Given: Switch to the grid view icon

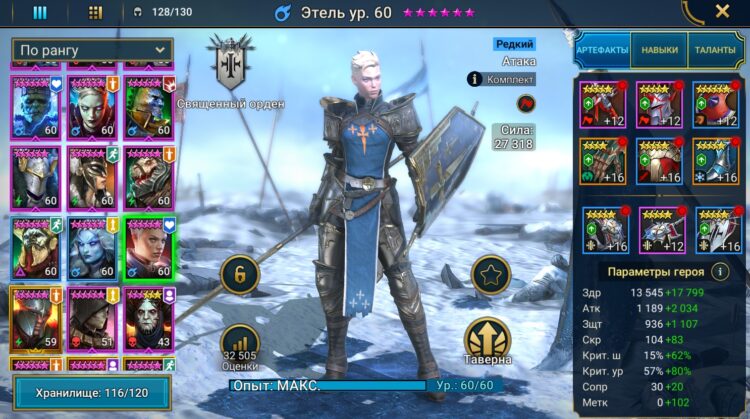Looking at the screenshot, I should [96, 12].
